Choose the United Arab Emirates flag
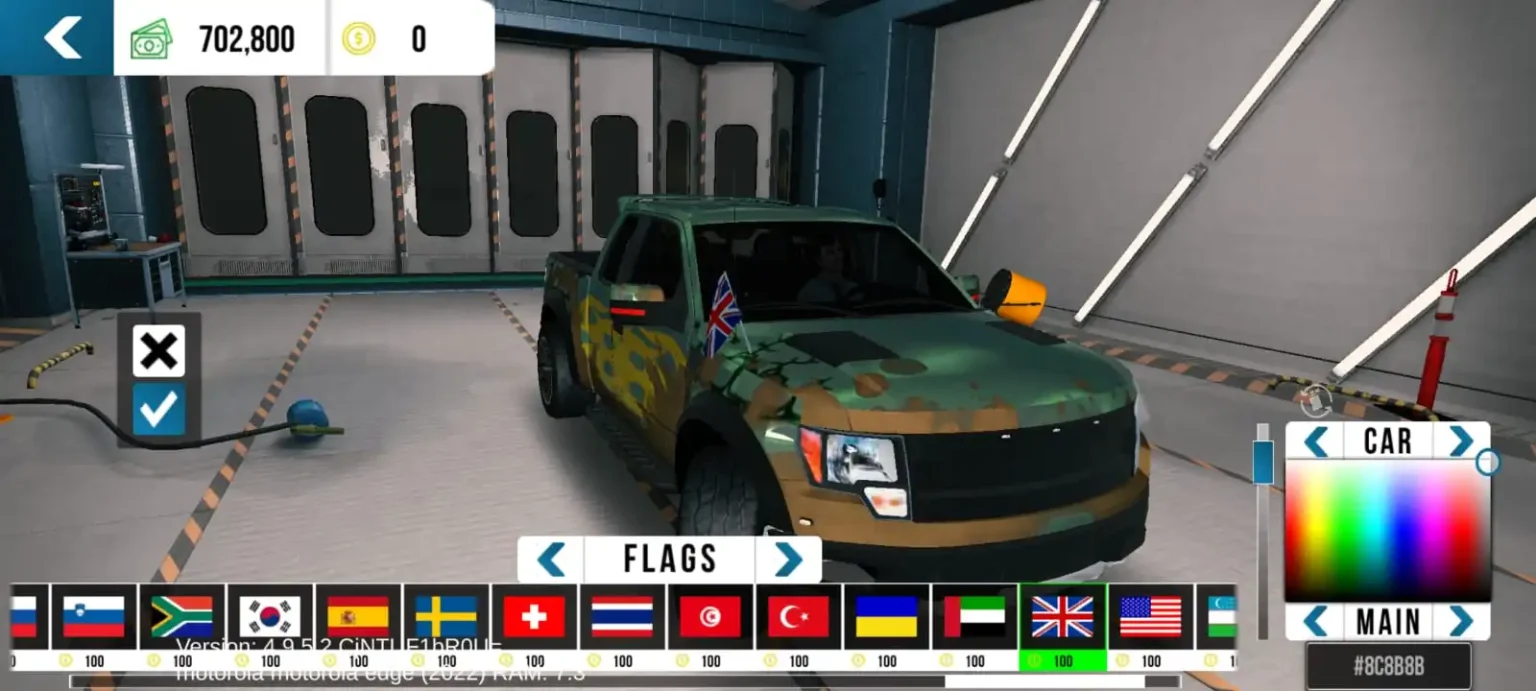The image size is (1536, 691). [x=974, y=617]
